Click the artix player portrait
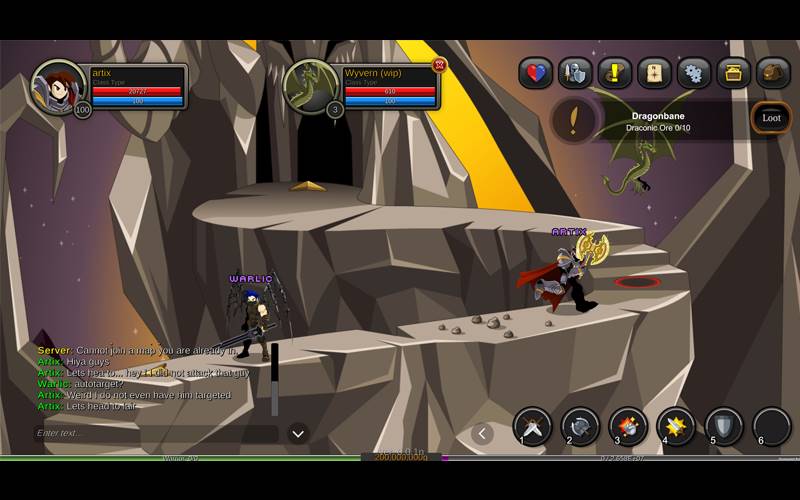The height and width of the screenshot is (500, 800). pyautogui.click(x=59, y=87)
